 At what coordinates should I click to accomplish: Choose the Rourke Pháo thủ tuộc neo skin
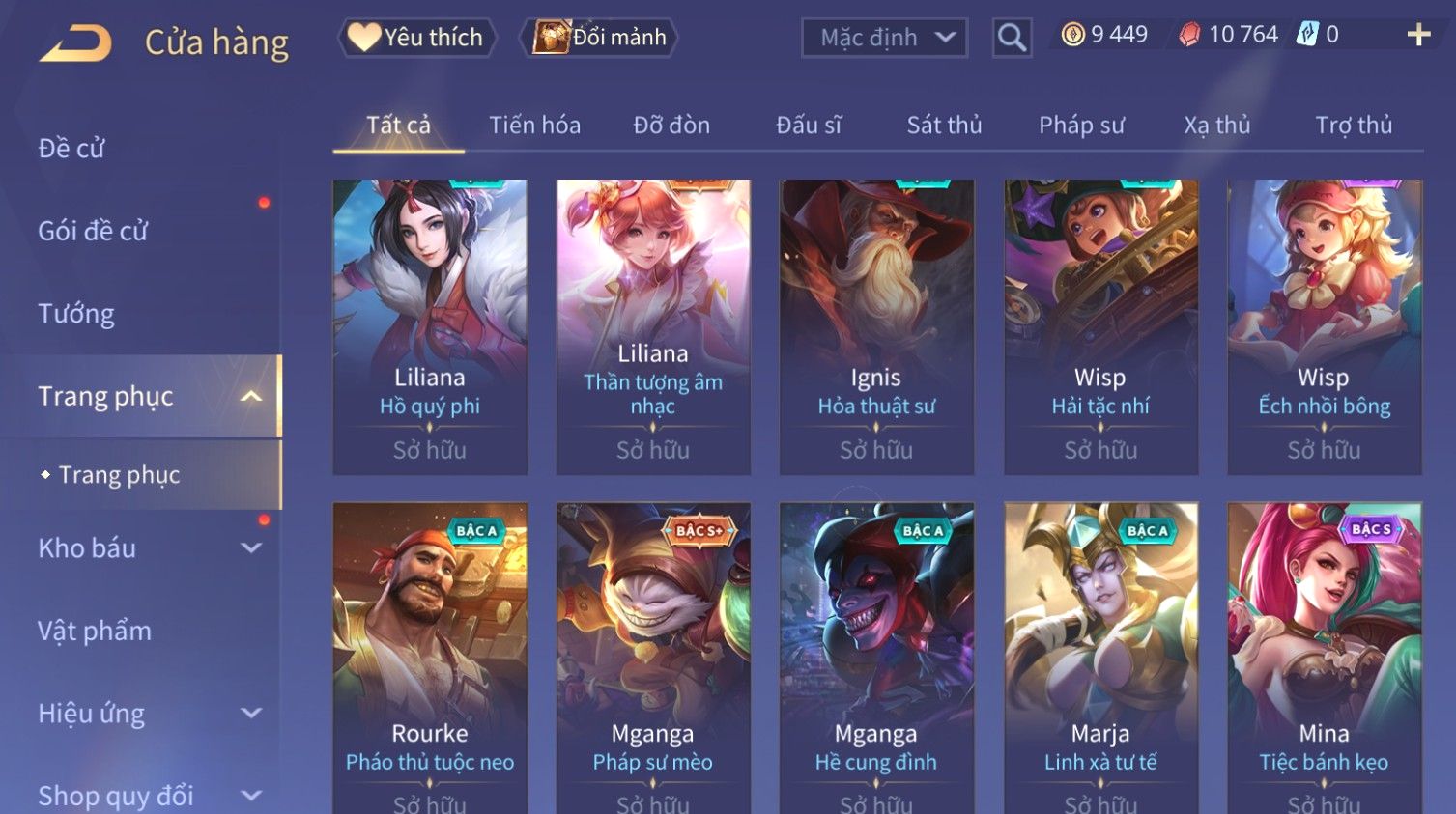pos(430,657)
